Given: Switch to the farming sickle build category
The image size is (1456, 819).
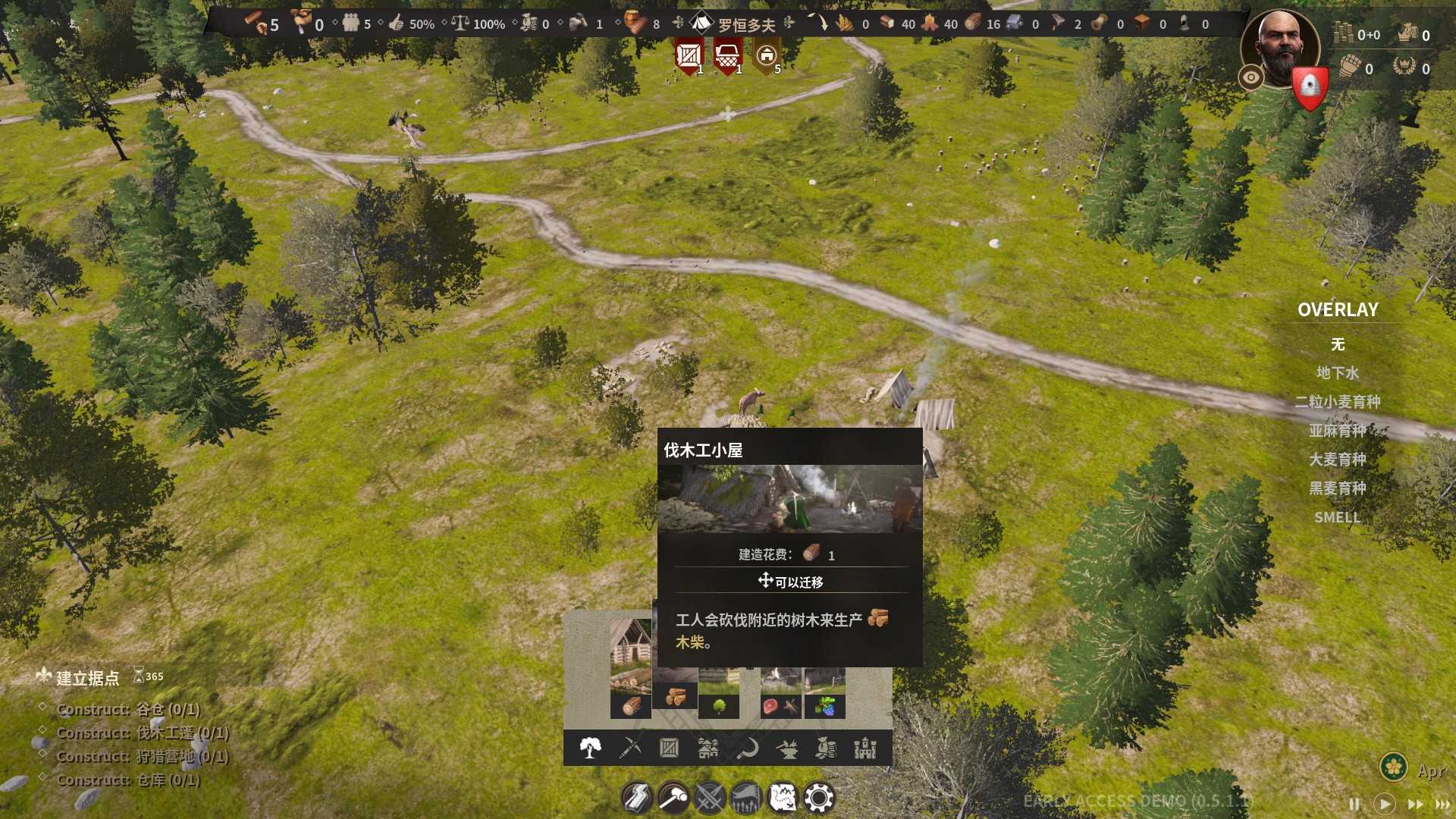Looking at the screenshot, I should (x=748, y=748).
